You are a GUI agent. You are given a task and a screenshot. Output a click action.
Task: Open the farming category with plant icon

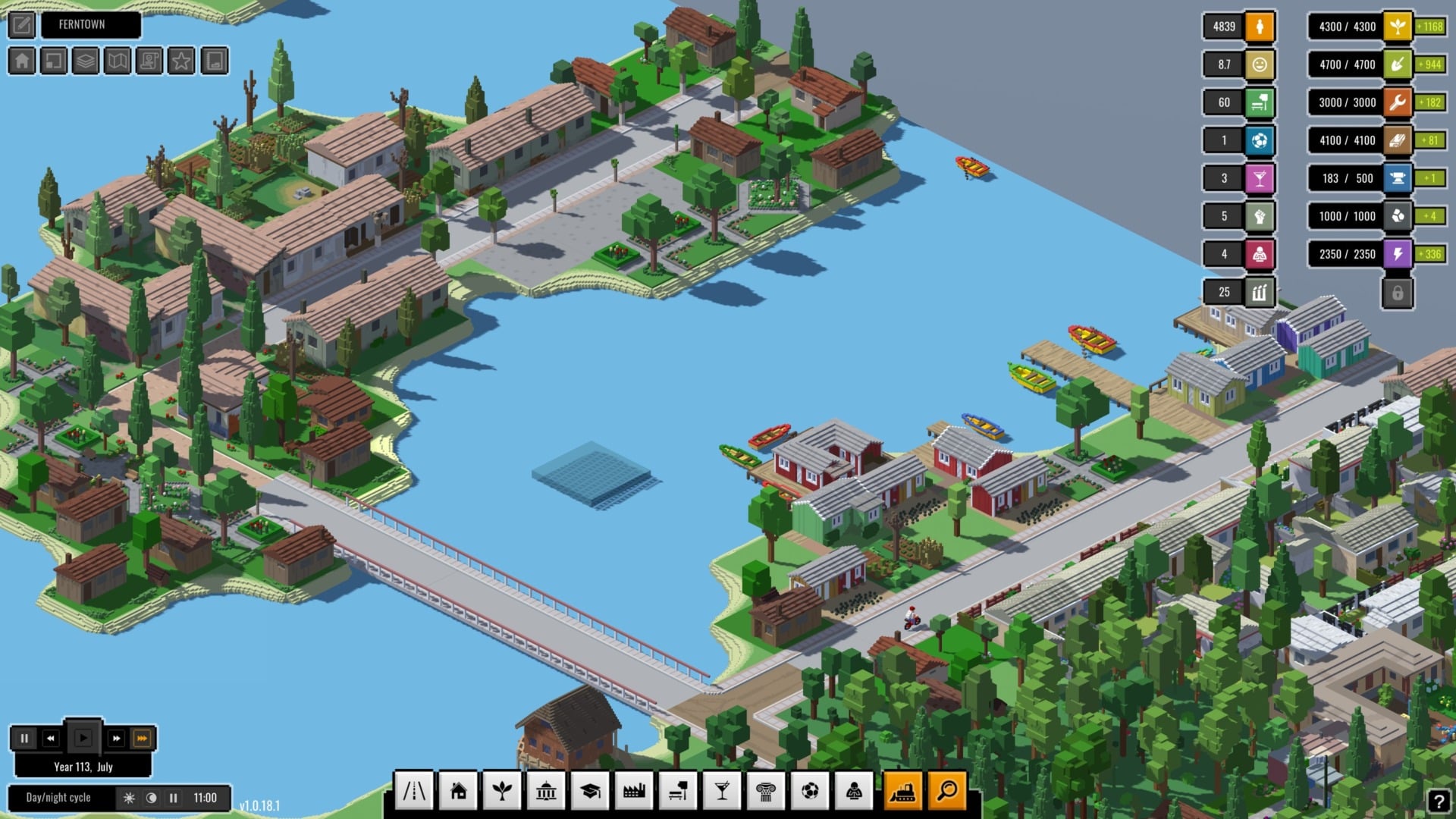(x=503, y=791)
